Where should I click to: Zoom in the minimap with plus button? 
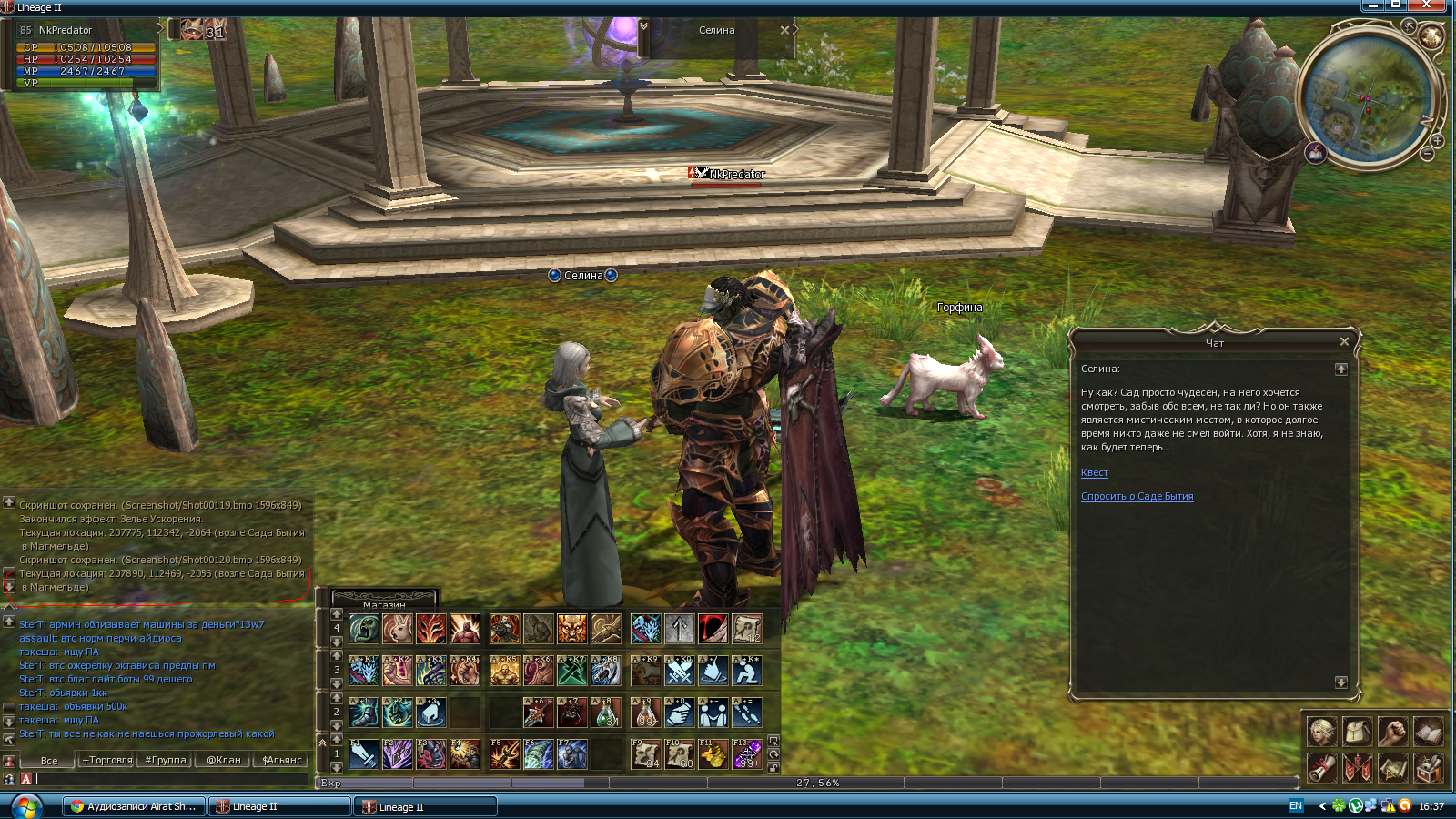[x=1437, y=141]
